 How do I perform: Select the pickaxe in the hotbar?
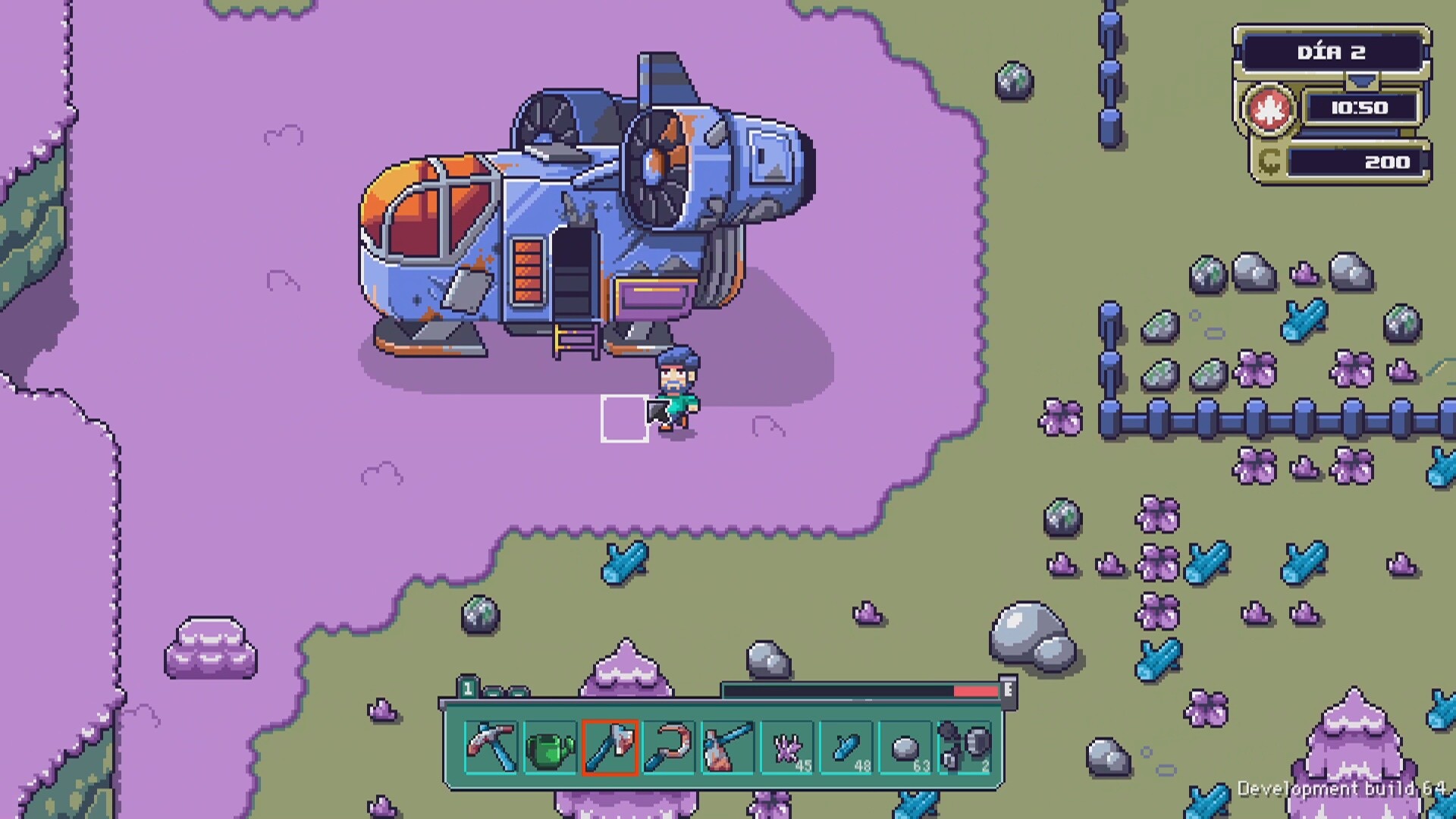click(491, 748)
